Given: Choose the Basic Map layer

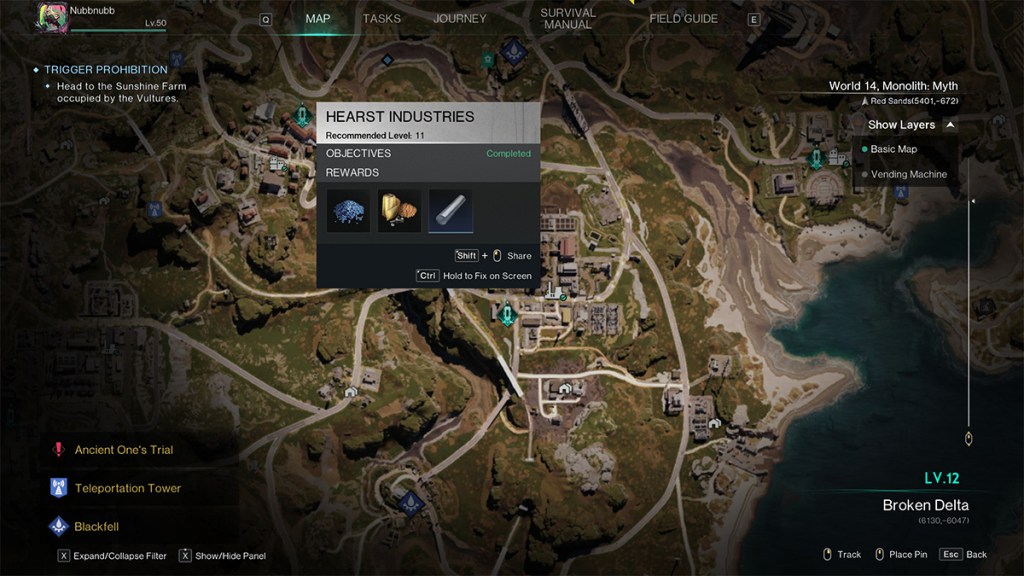Looking at the screenshot, I should point(893,149).
